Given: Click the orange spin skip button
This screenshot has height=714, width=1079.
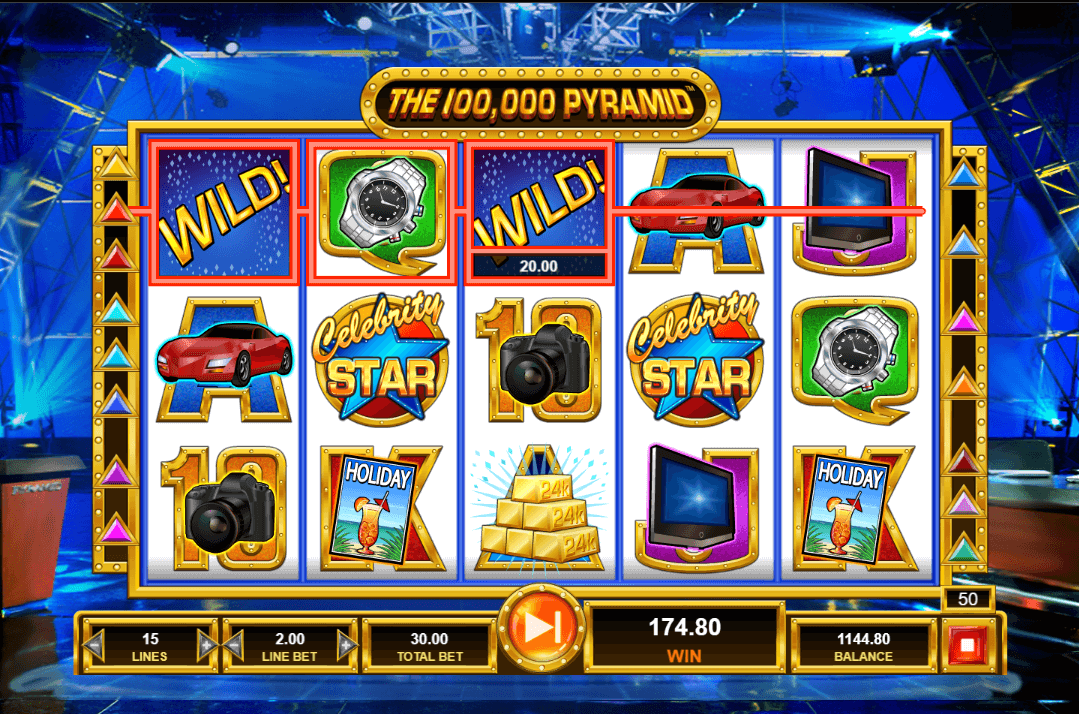Looking at the screenshot, I should coord(540,627).
